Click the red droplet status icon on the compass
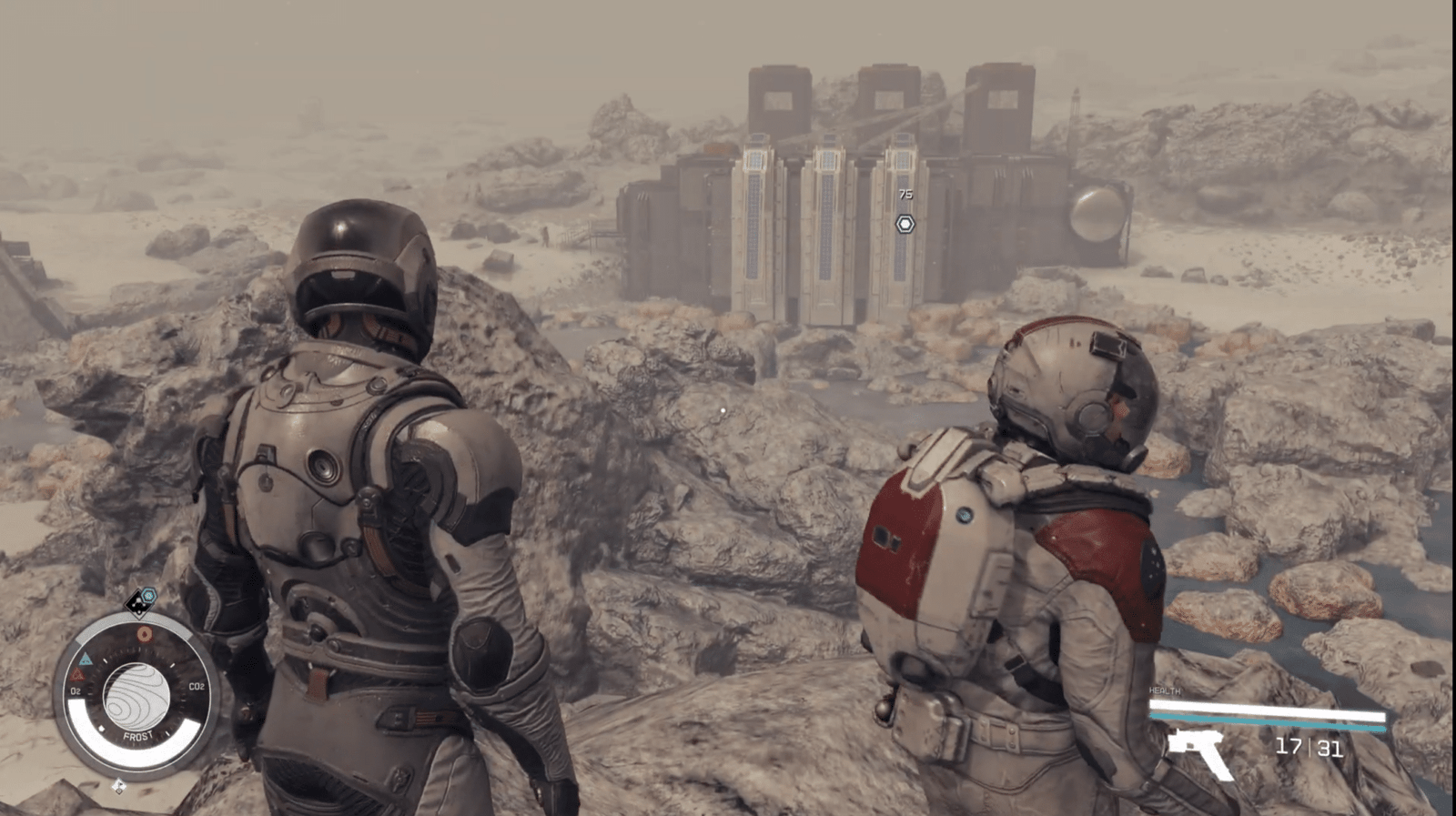Viewport: 1456px width, 816px height. click(x=145, y=633)
